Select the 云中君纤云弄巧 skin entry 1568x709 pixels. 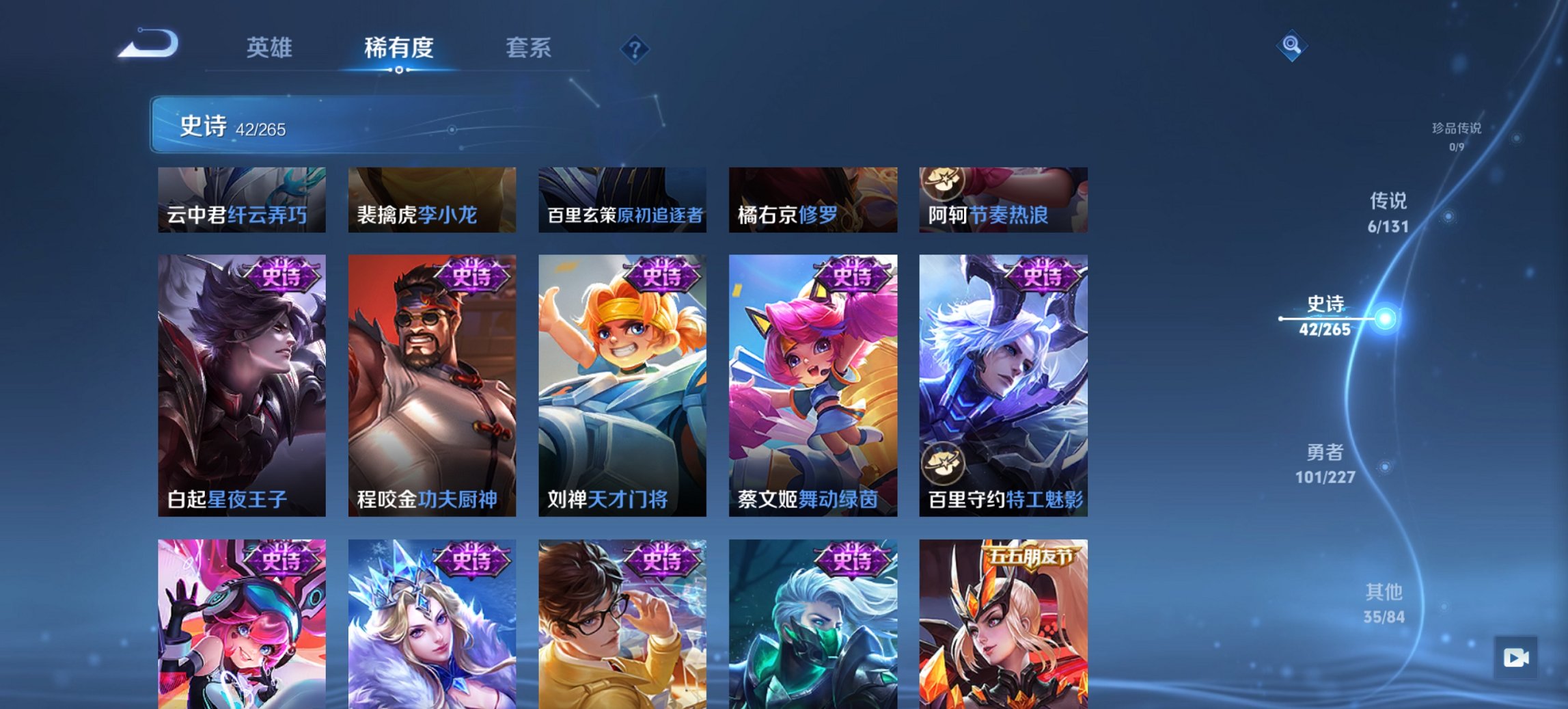click(243, 200)
